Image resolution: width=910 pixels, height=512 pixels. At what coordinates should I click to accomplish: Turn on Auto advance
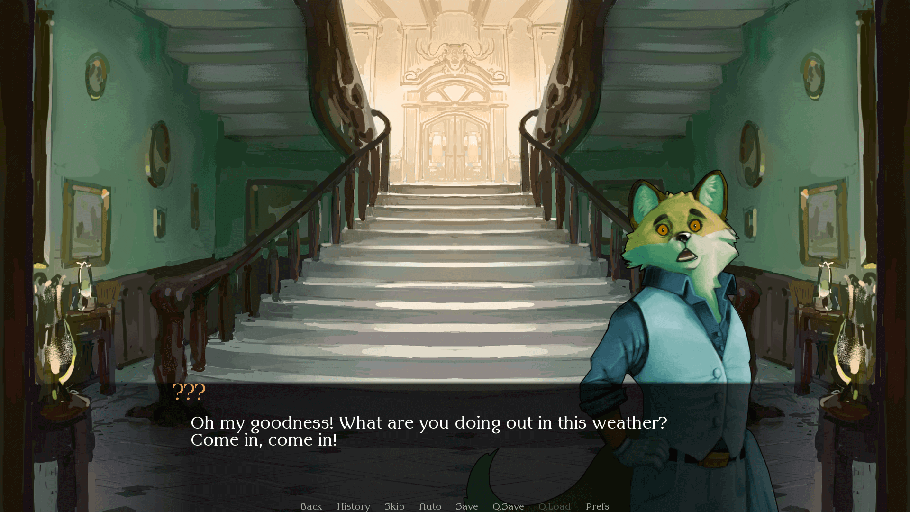(x=430, y=506)
